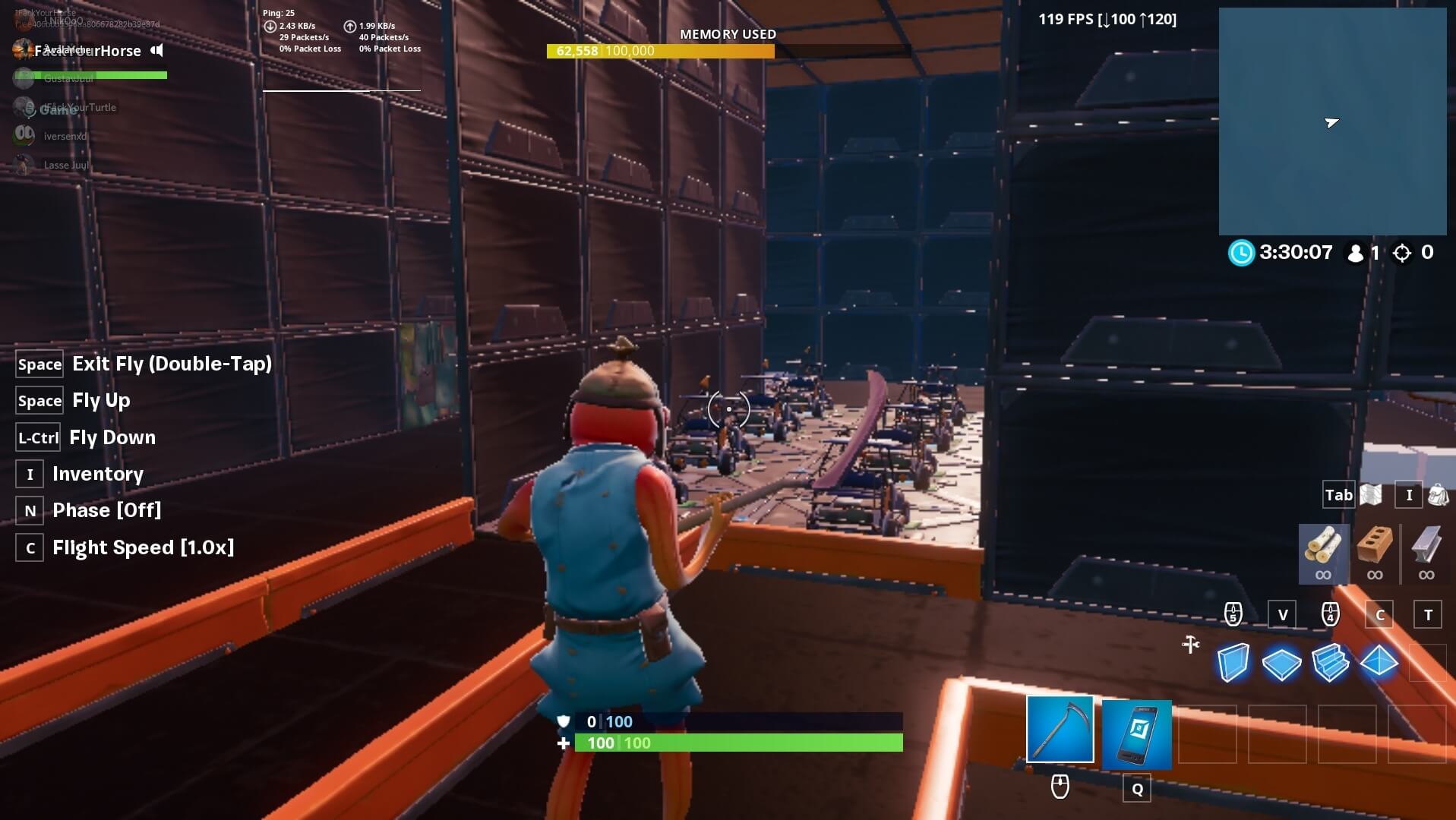Viewport: 1456px width, 820px height.
Task: Select the Creative phone tool
Action: click(x=1136, y=733)
